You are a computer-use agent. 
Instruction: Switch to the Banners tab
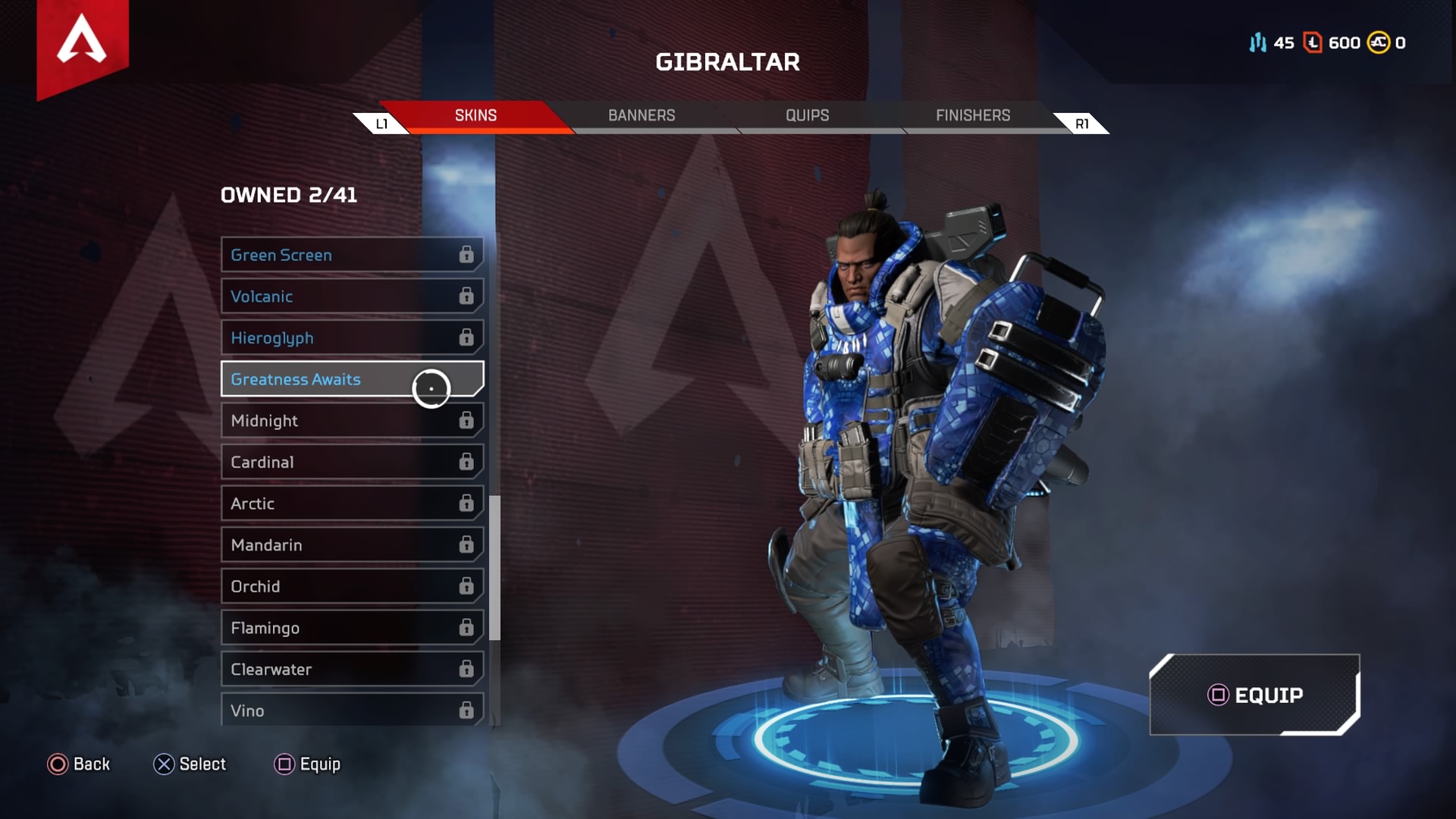point(641,115)
